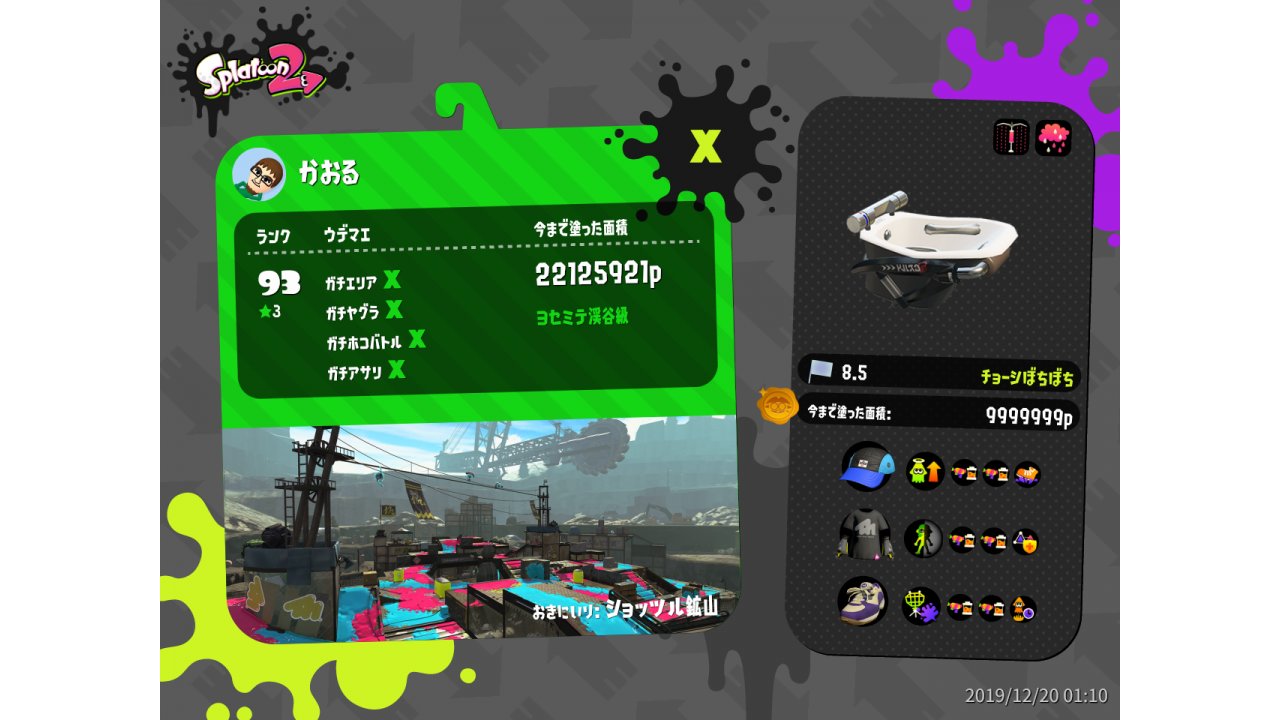1280x720 pixels.
Task: Click the Comeback ability beside the cap
Action: point(925,471)
